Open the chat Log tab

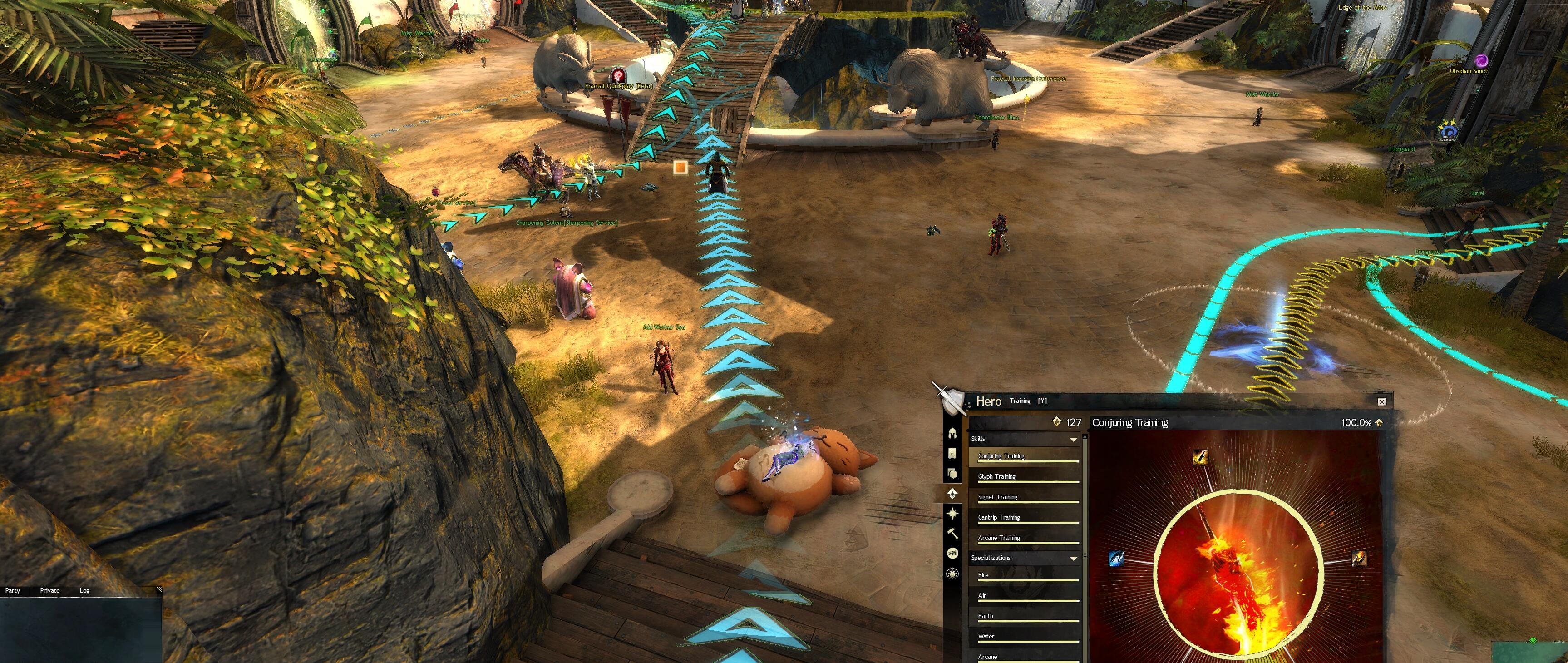coord(84,590)
